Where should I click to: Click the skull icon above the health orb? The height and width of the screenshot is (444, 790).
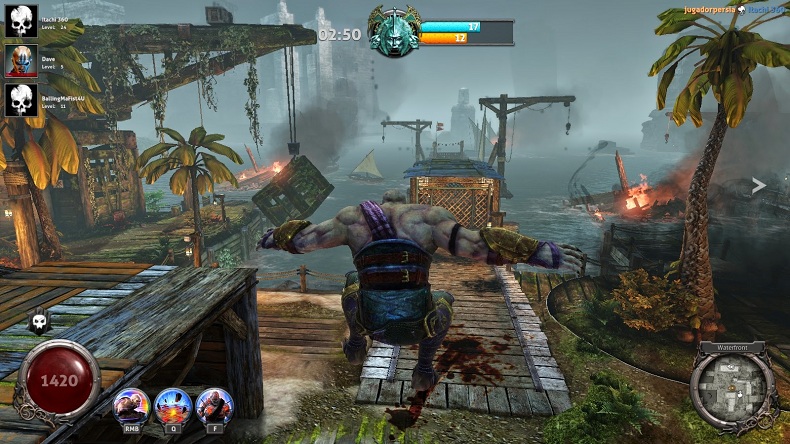point(39,321)
